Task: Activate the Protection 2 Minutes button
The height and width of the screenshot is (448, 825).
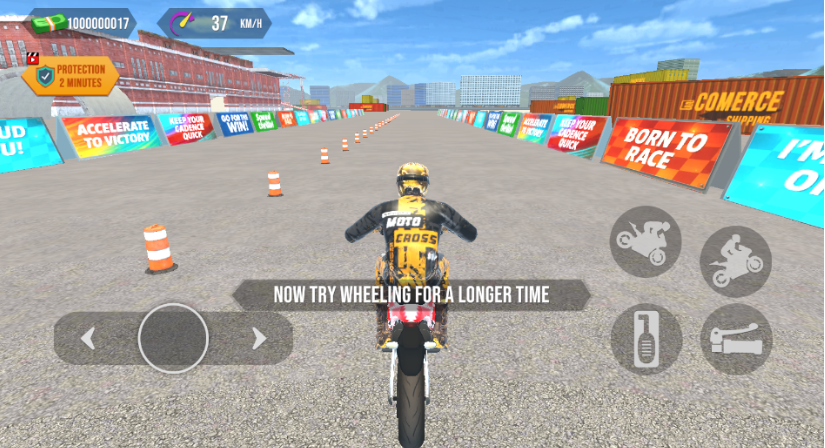Action: coord(71,77)
